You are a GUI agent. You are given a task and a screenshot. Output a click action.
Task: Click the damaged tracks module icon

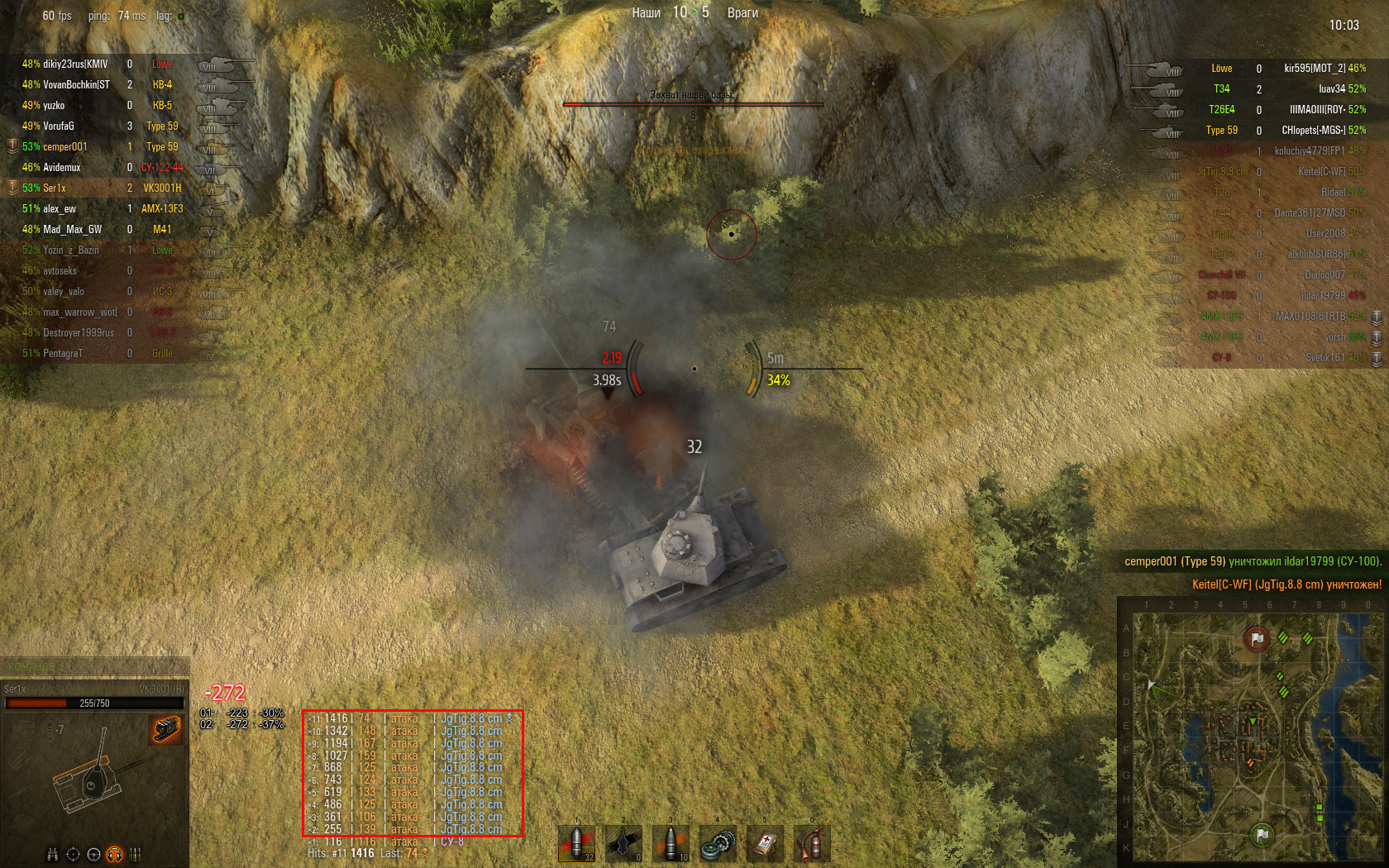pyautogui.click(x=165, y=729)
